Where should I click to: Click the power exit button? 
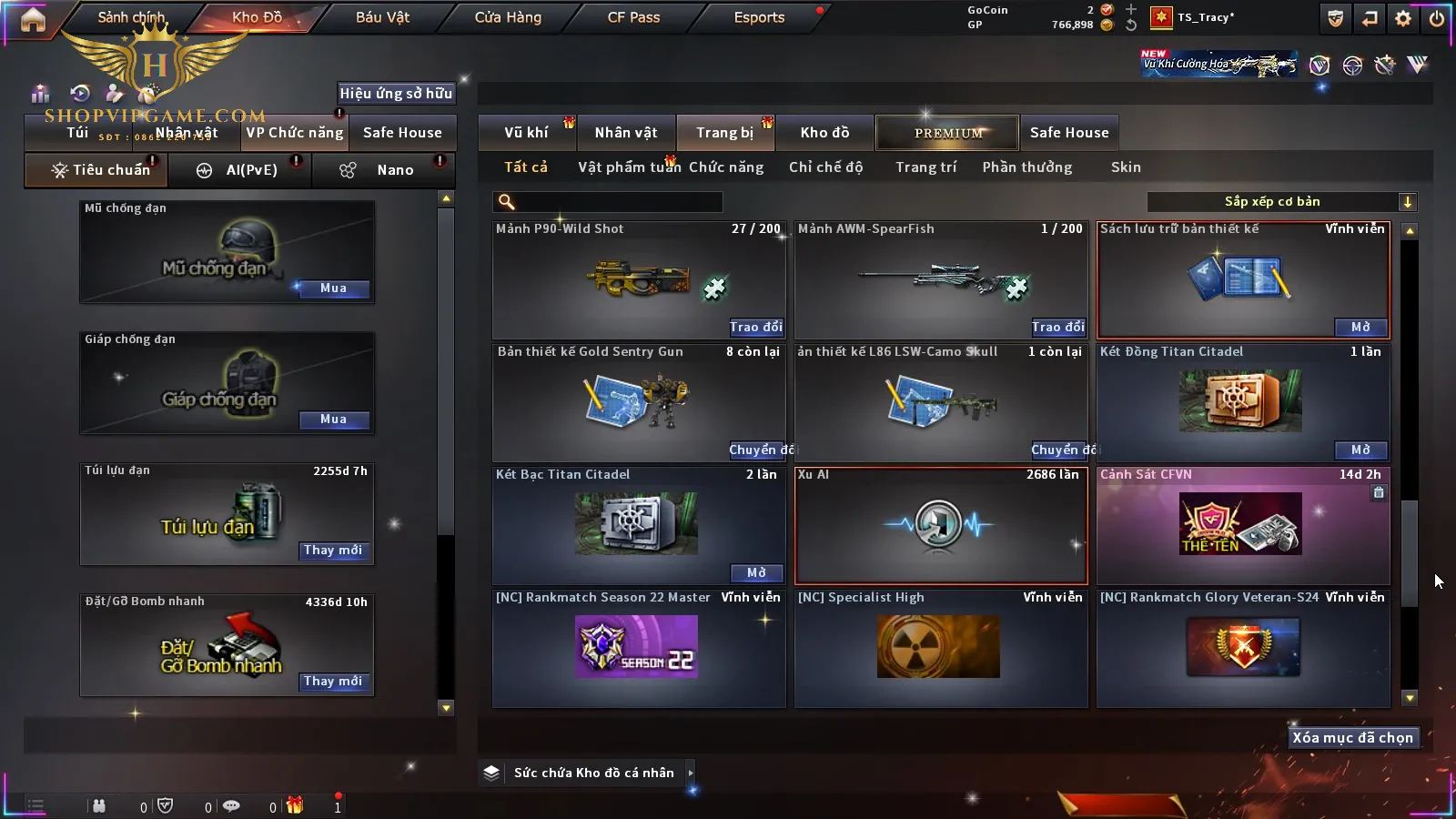1437,18
